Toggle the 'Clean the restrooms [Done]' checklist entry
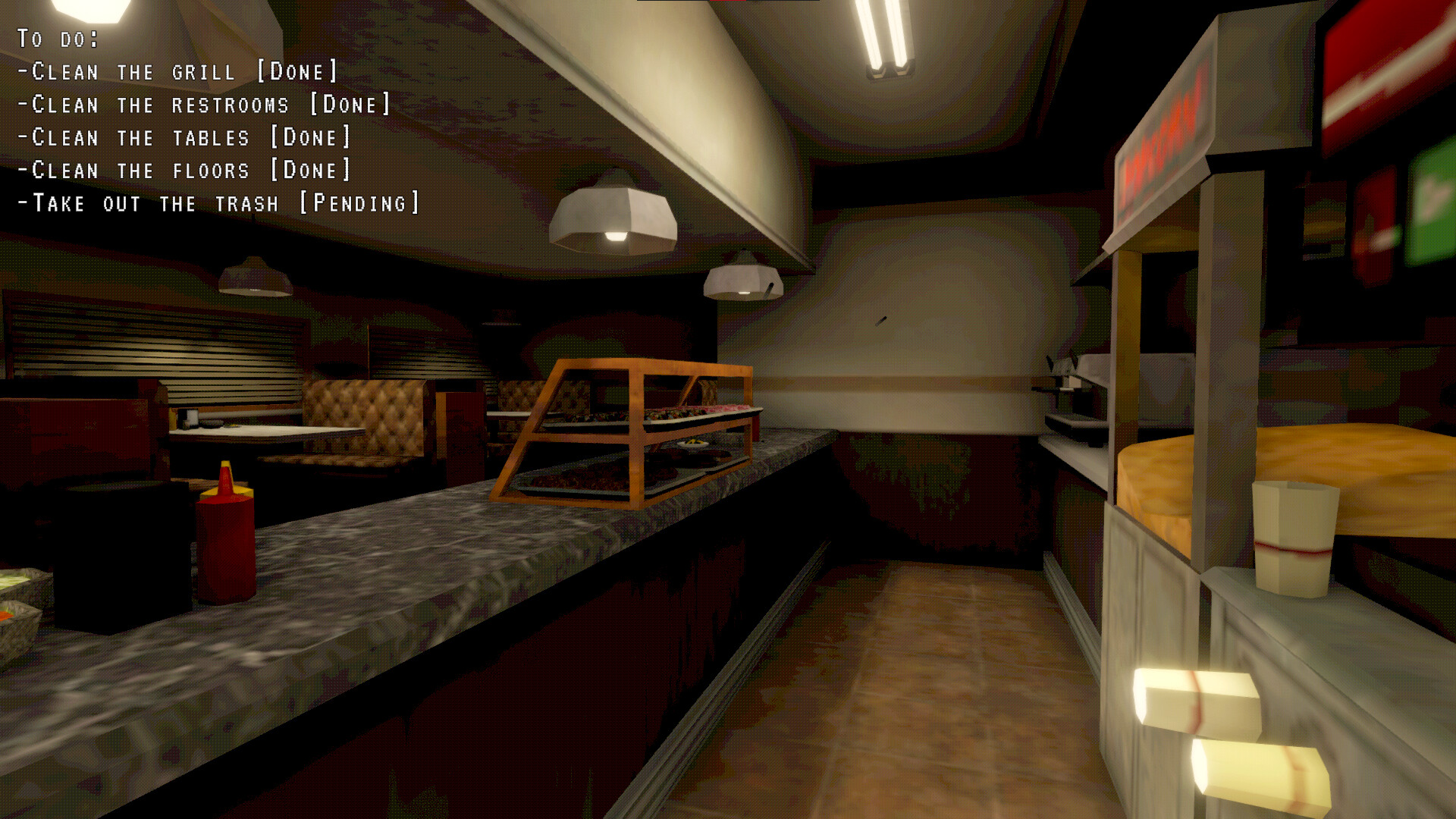Image resolution: width=1456 pixels, height=819 pixels. click(205, 104)
